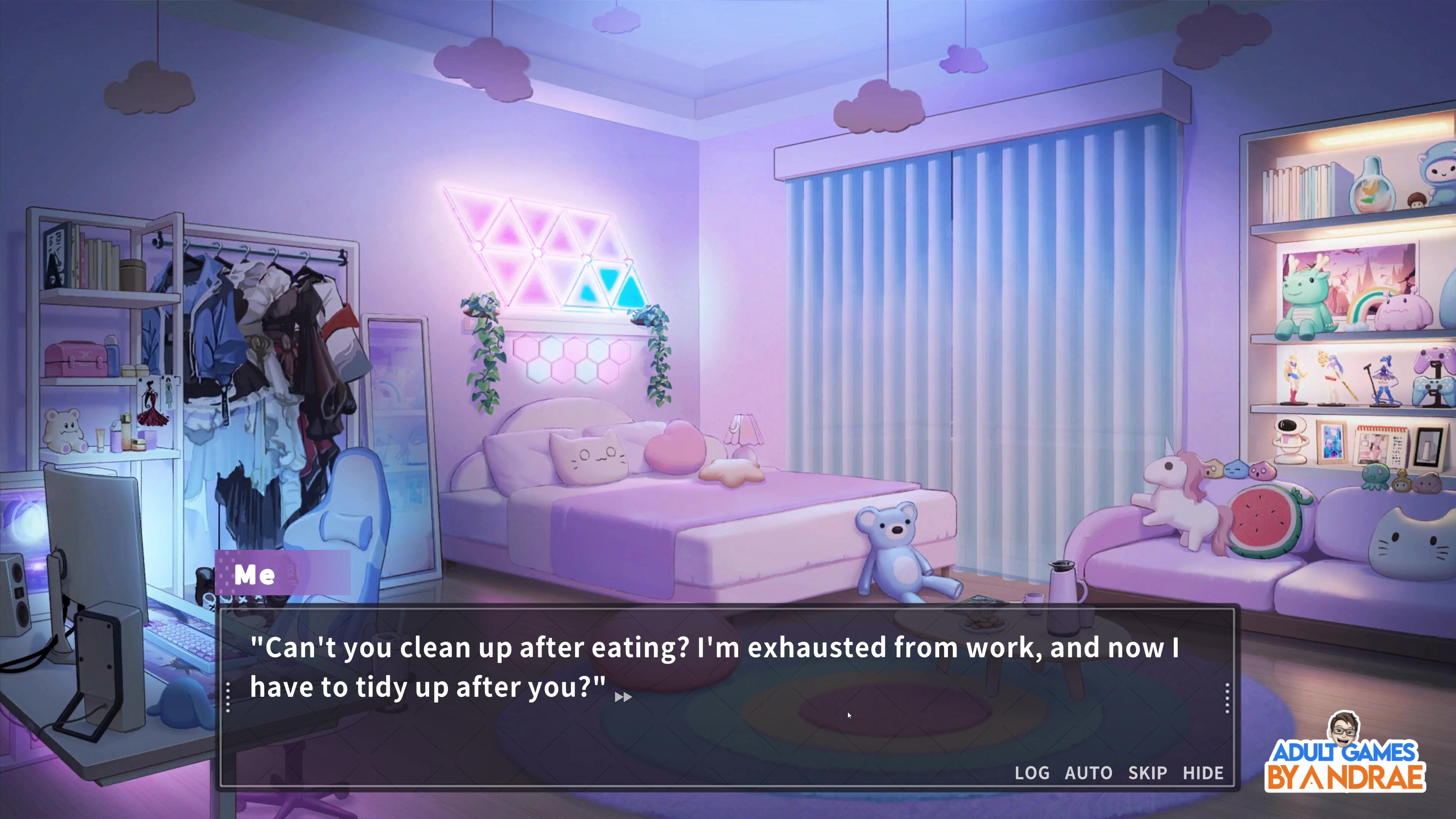This screenshot has width=1456, height=819.
Task: Activate the SKIP button
Action: (1147, 773)
